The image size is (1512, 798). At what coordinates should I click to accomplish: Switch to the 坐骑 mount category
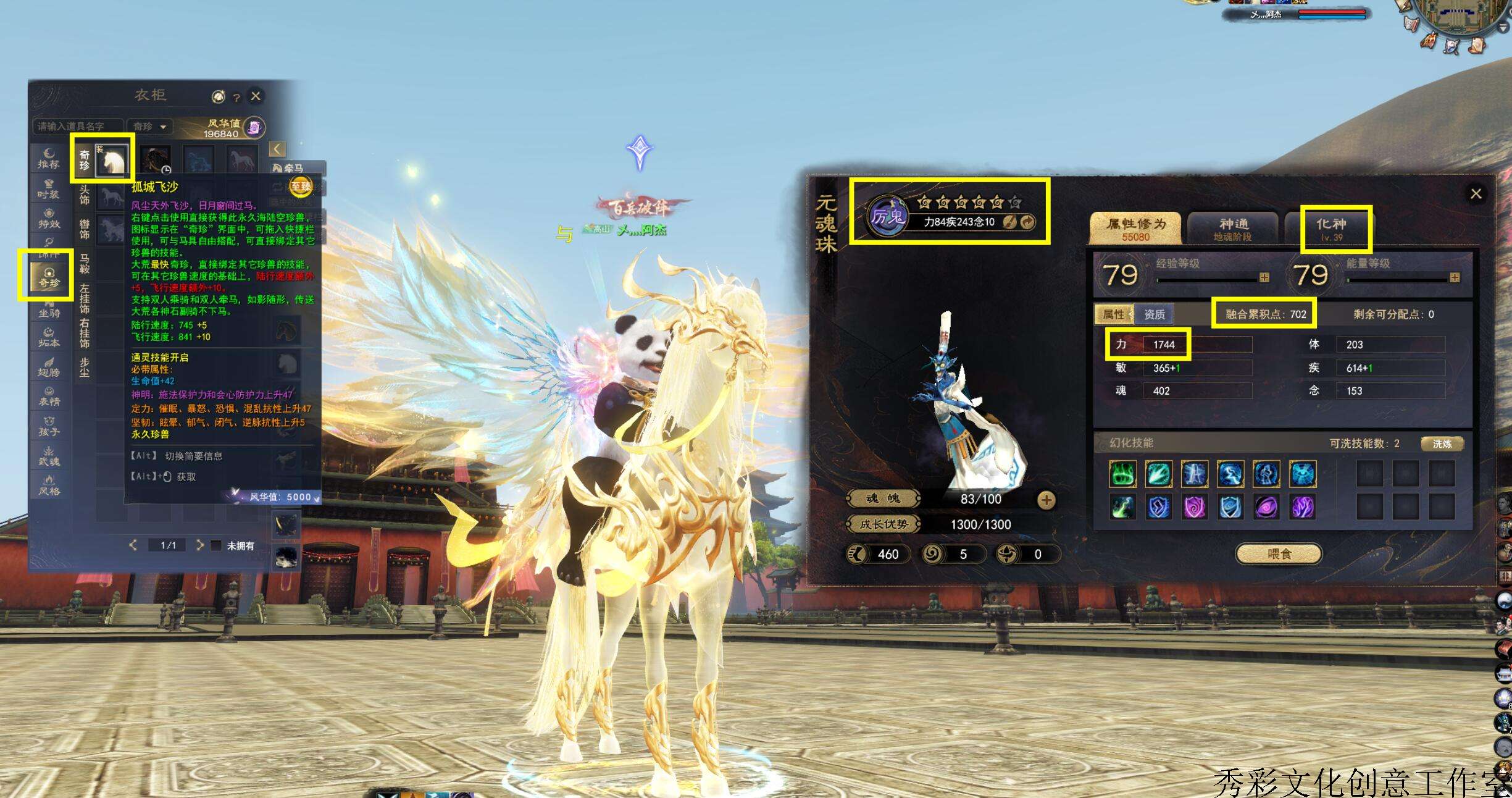pyautogui.click(x=49, y=309)
